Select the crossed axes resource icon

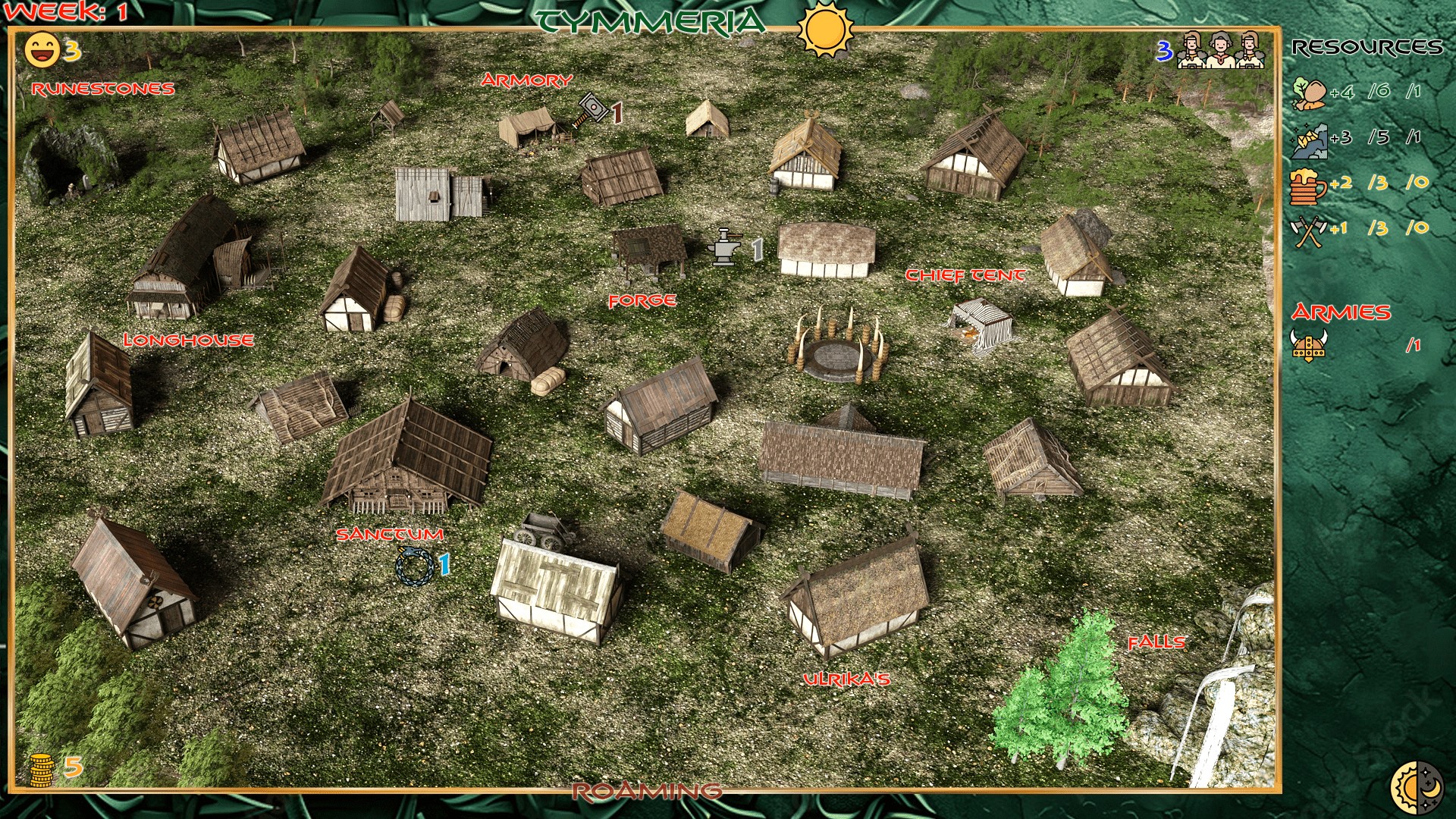click(x=1307, y=231)
